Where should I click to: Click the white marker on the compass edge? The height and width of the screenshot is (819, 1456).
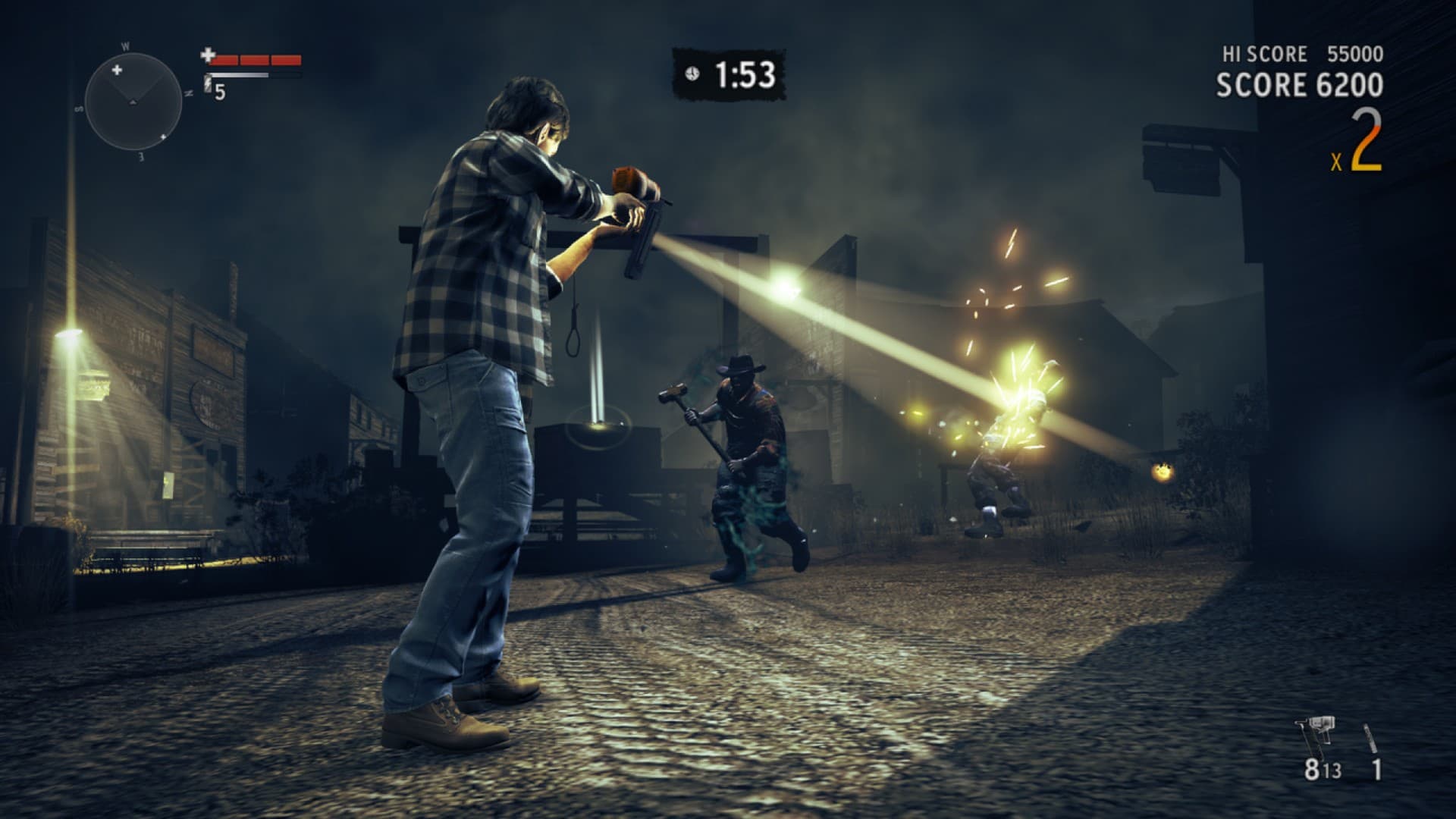point(163,137)
